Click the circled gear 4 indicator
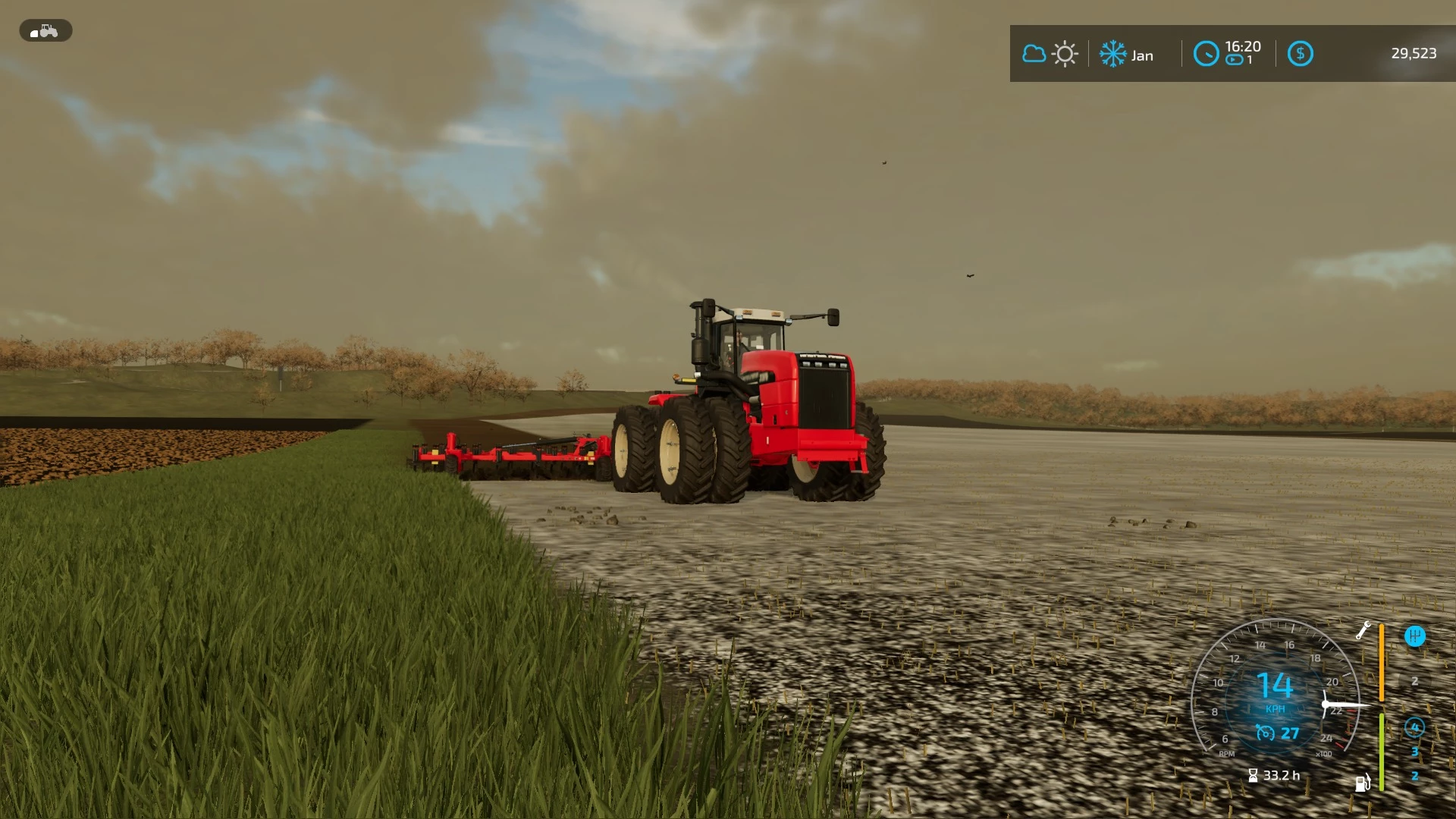Screen dimensions: 1456x819 [x=1414, y=728]
